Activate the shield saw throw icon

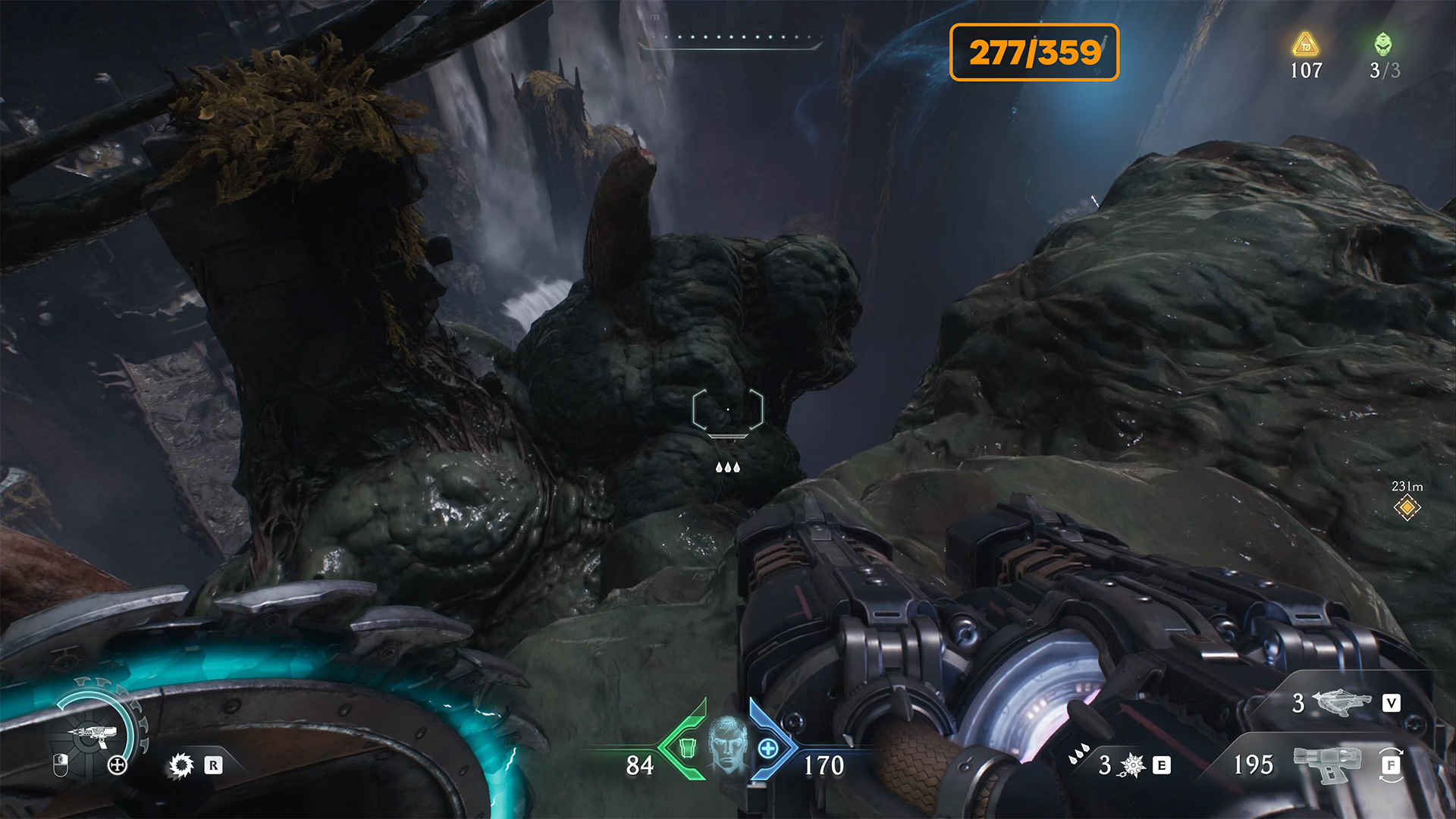coord(181,765)
